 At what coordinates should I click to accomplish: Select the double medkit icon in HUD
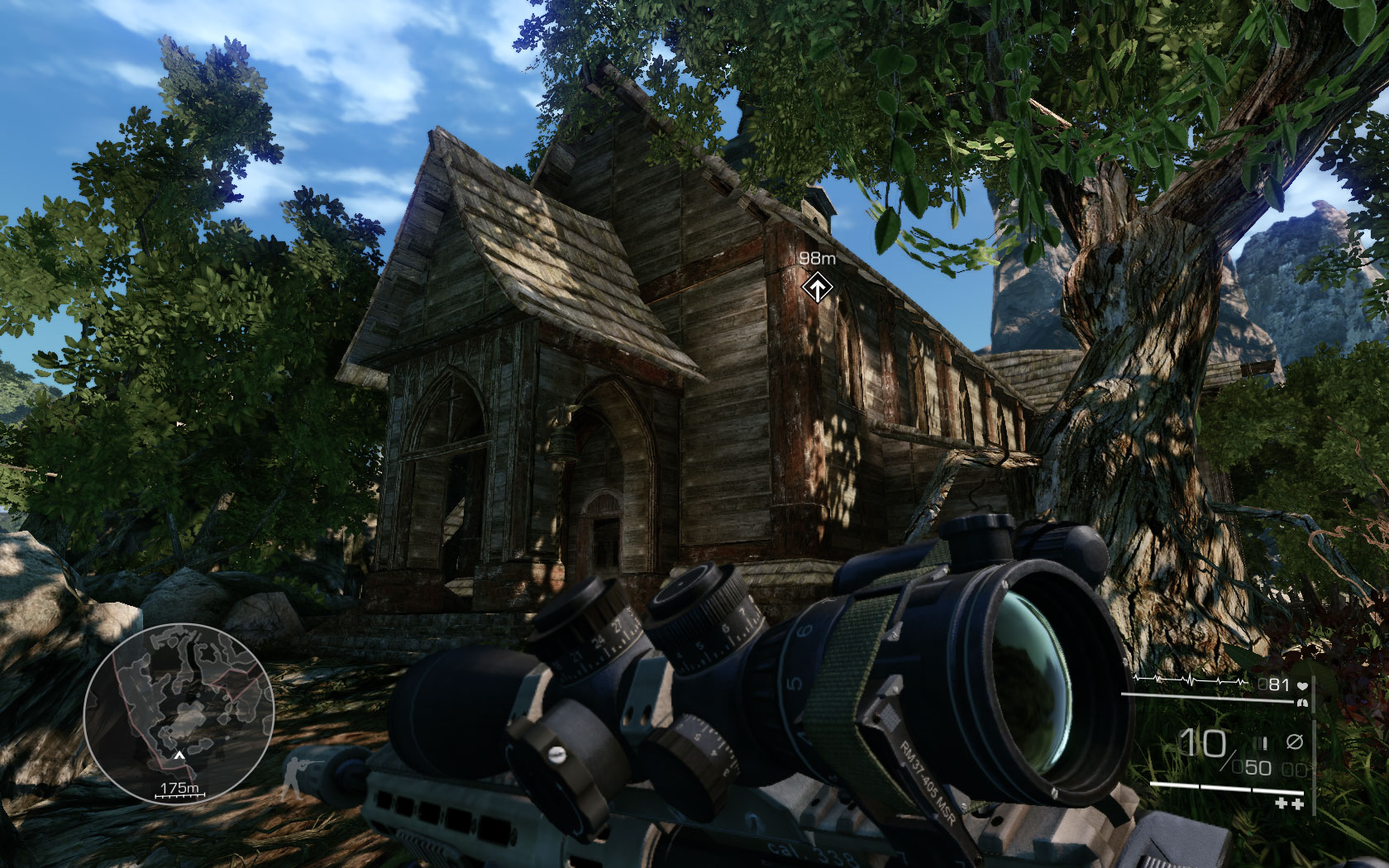click(x=1290, y=804)
